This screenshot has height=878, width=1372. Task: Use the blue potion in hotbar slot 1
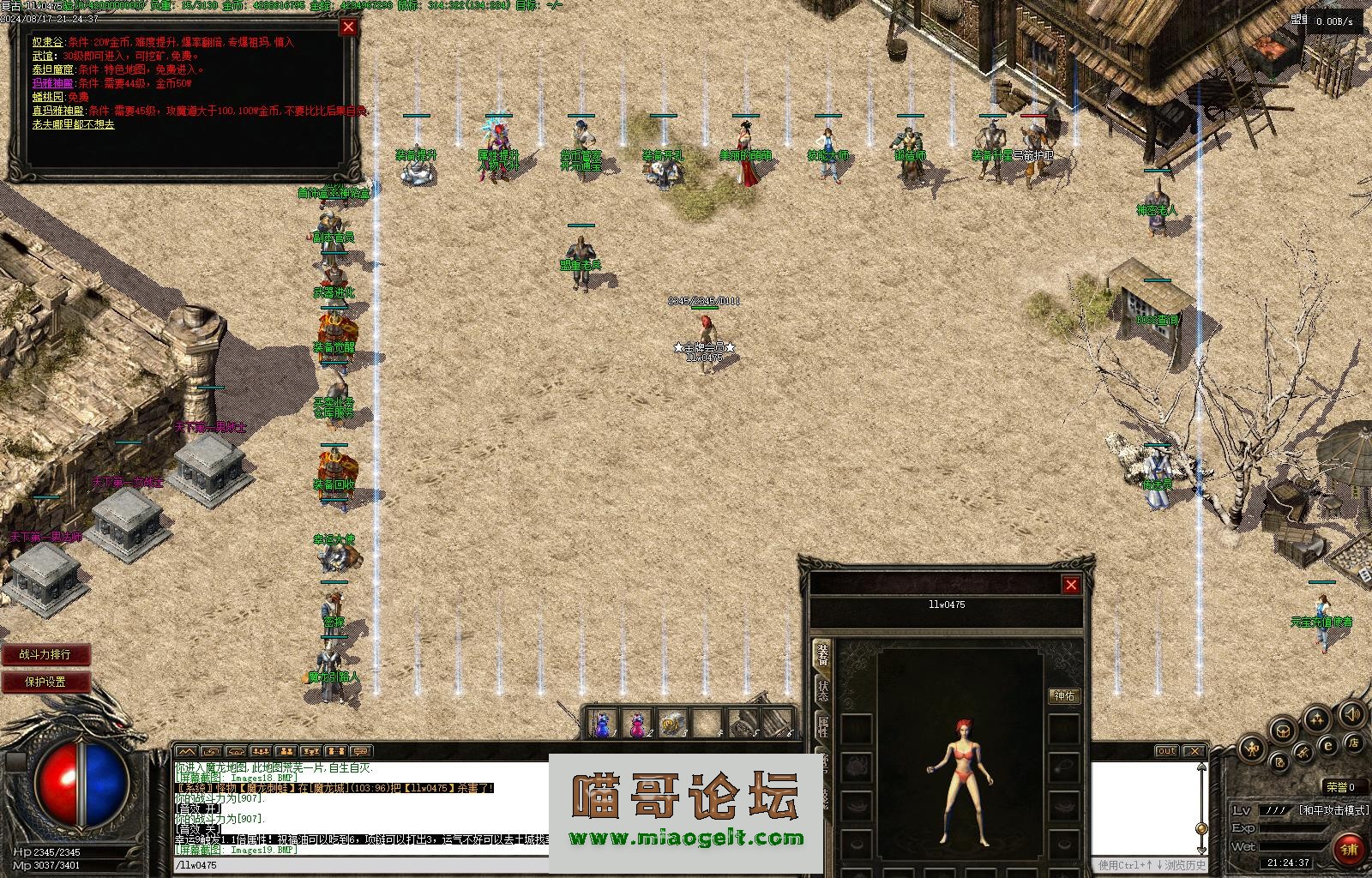[x=603, y=724]
